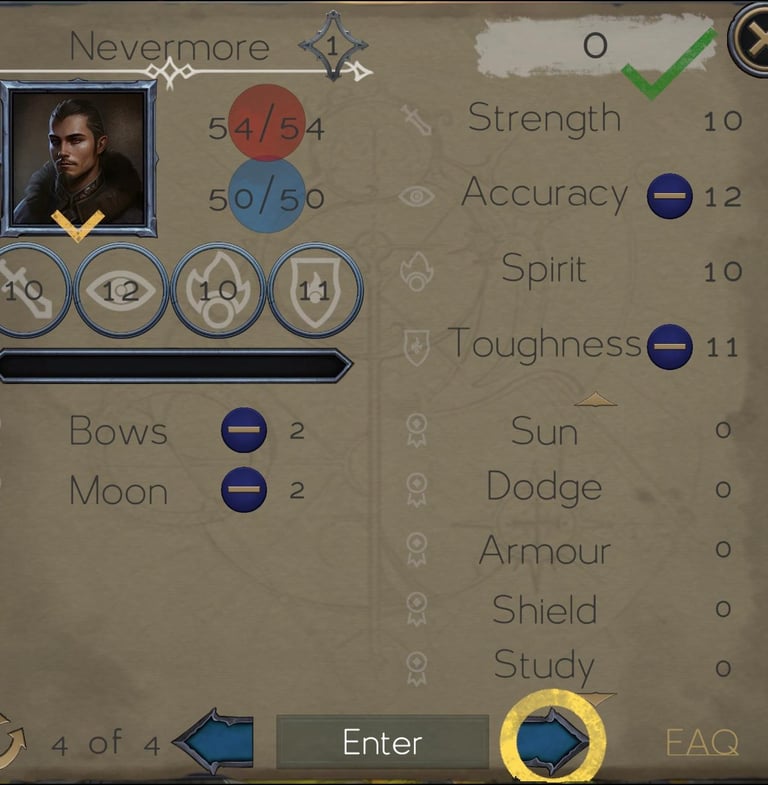Reduce the Moon skill by one
768x785 pixels.
click(244, 490)
